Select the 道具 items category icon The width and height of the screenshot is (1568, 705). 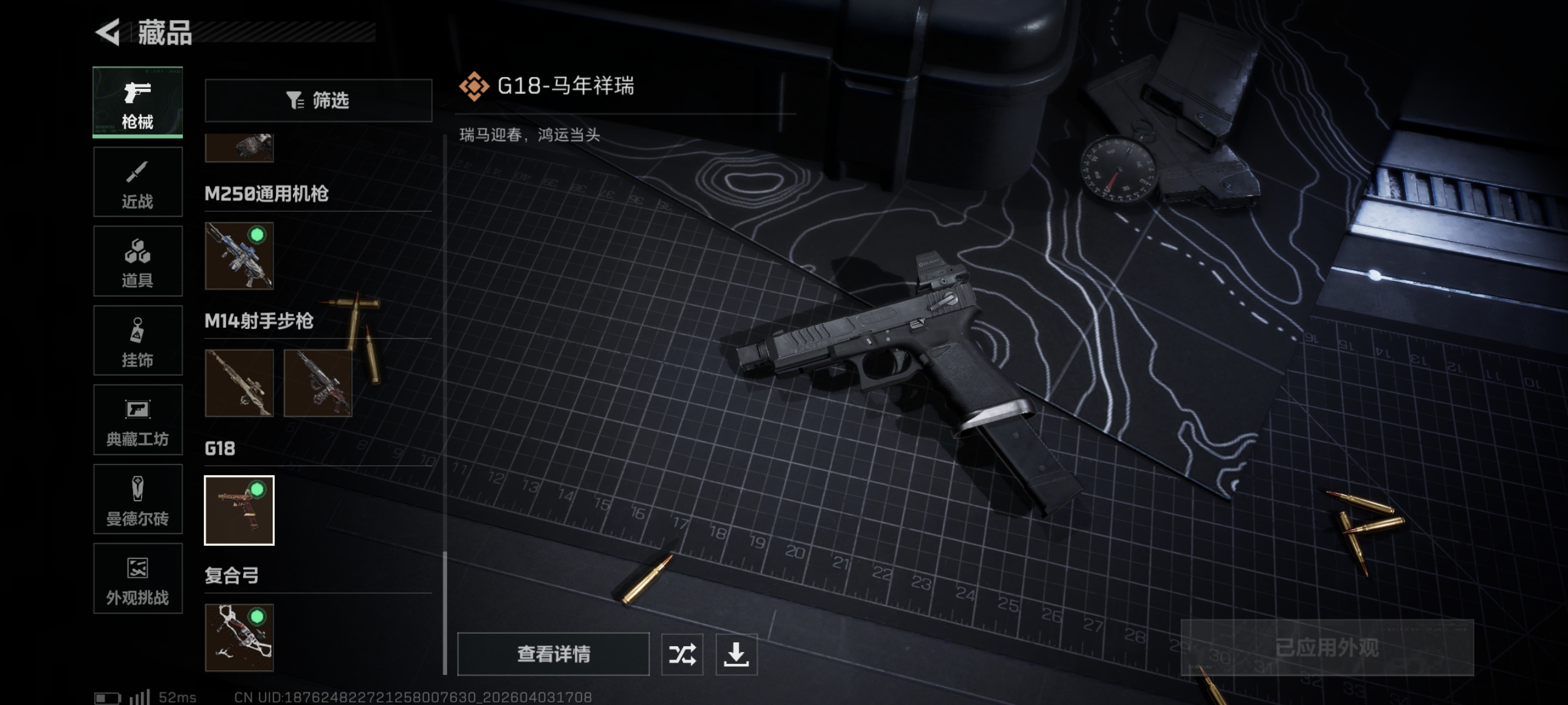coord(137,261)
